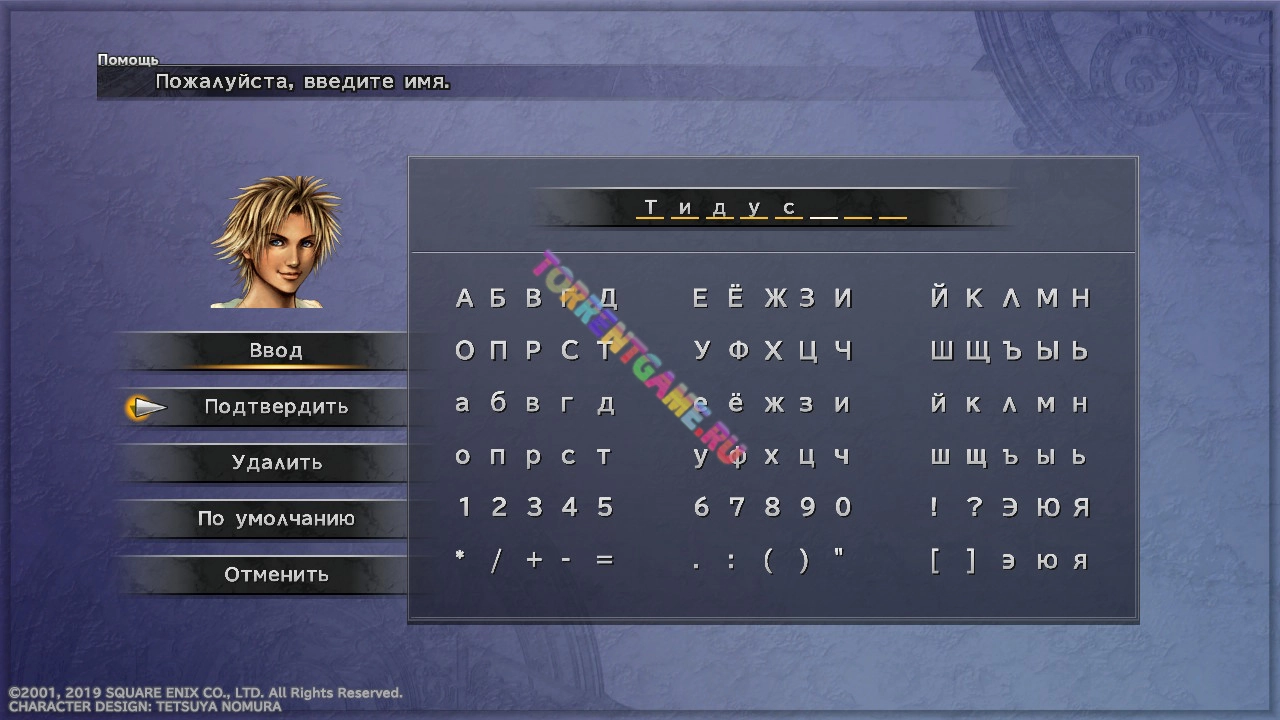
Task: Select the uppercase Ж letter key
Action: (x=775, y=298)
